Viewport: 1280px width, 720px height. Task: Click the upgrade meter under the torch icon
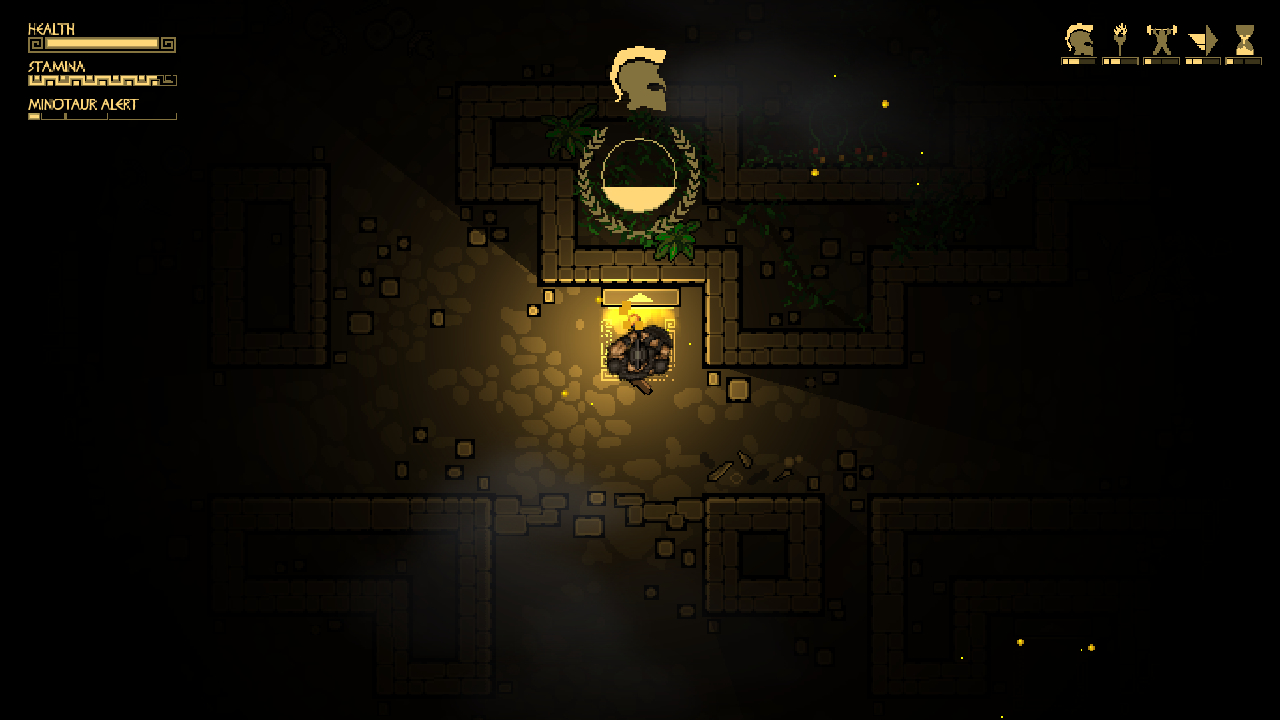1118,60
